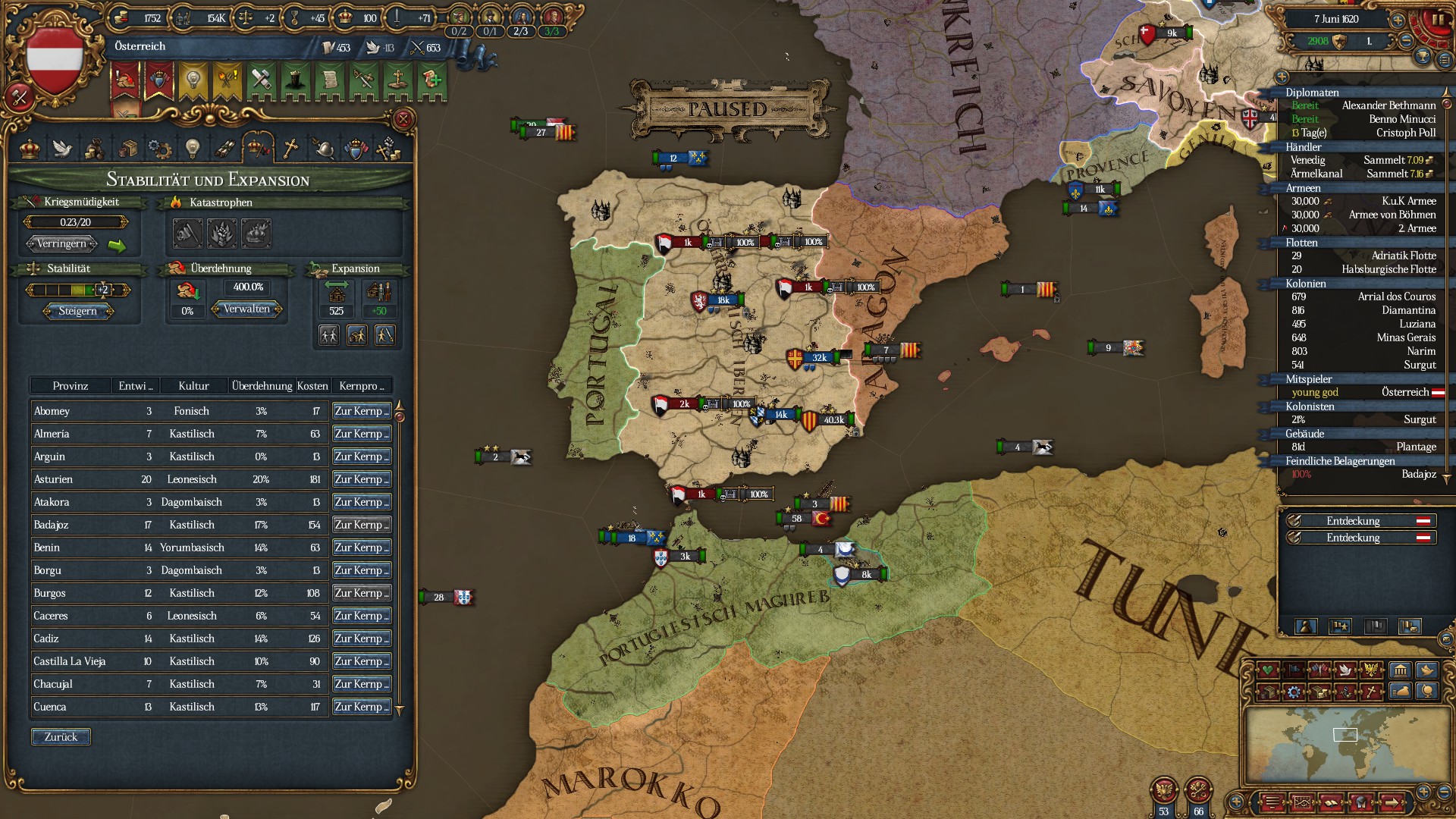Click the Verringern war exhaustion button
The height and width of the screenshot is (819, 1456).
point(61,244)
